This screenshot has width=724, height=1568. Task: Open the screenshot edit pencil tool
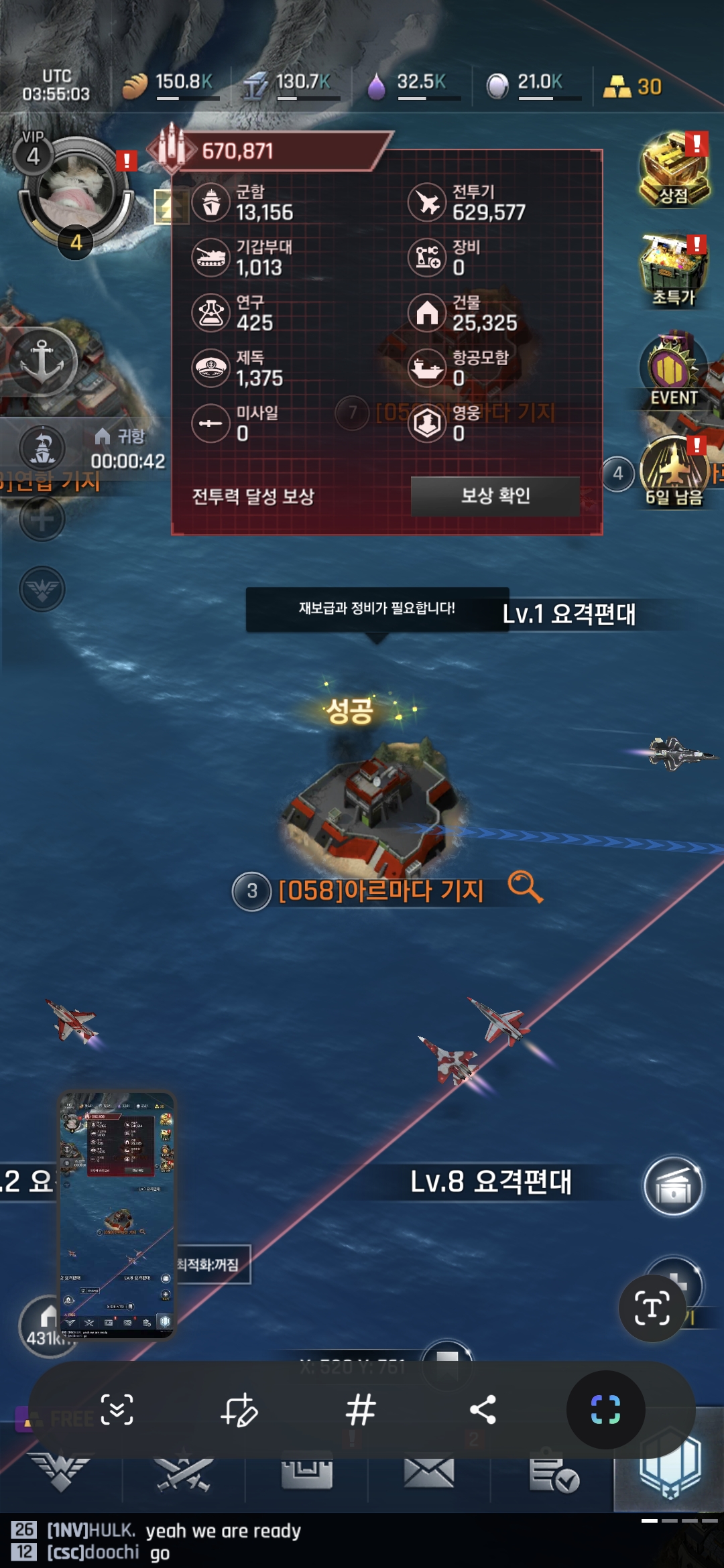point(239,1409)
